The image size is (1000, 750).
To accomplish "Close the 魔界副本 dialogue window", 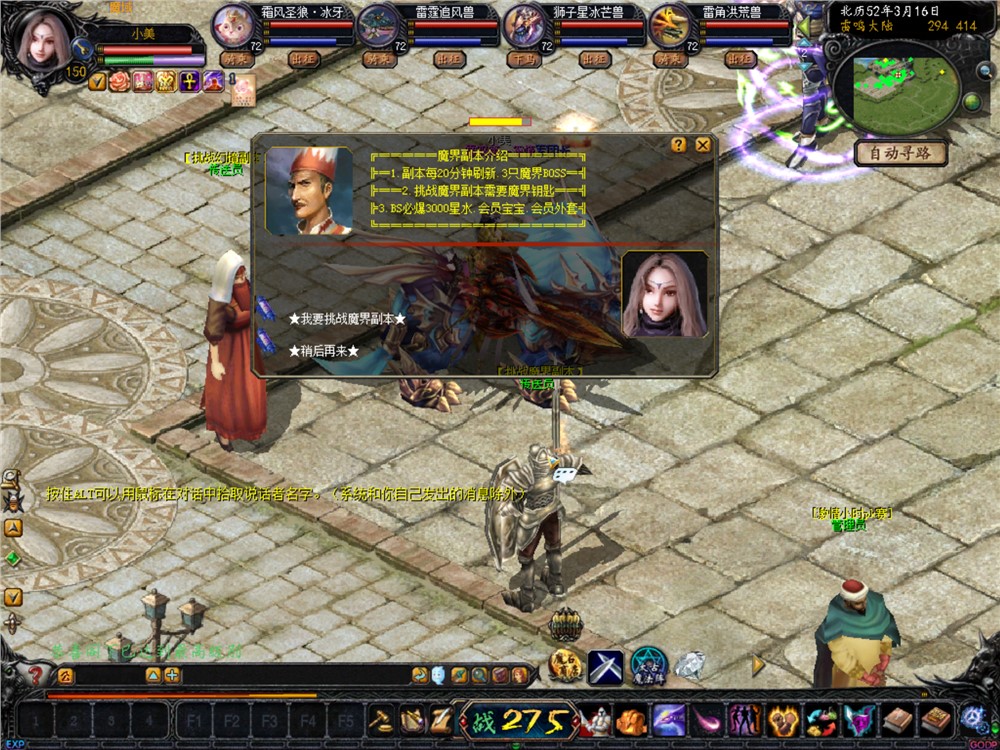I will tap(703, 145).
